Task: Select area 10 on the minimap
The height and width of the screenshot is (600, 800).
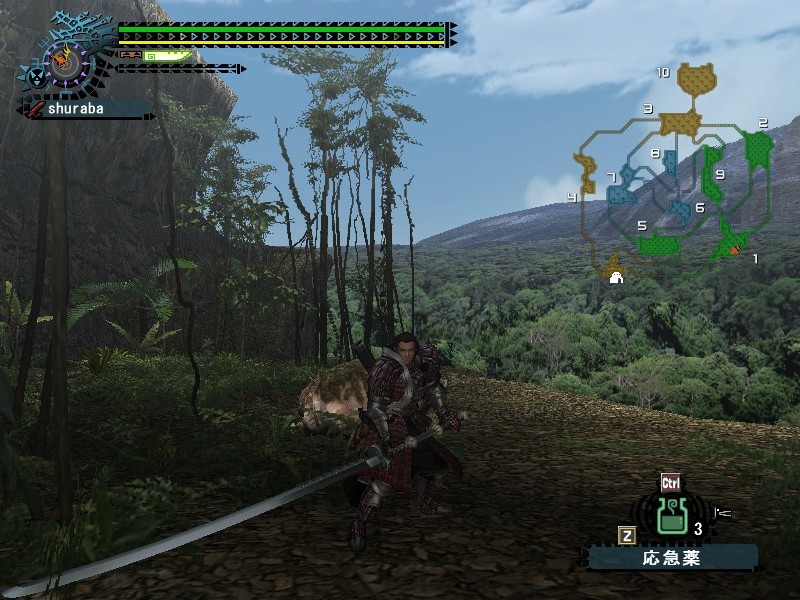Action: pyautogui.click(x=696, y=78)
